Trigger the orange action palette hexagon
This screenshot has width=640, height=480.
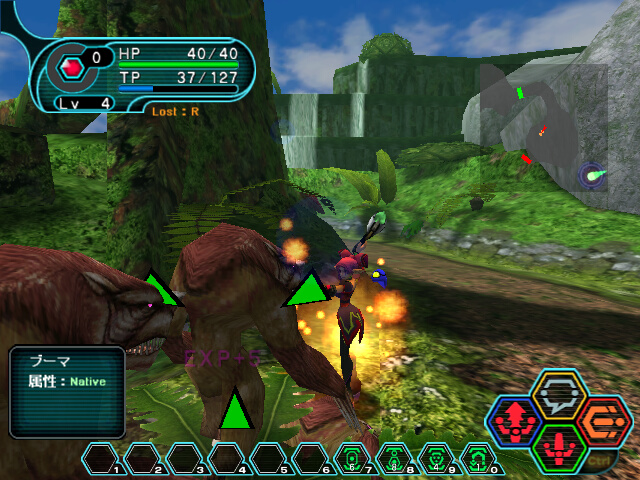tap(604, 421)
